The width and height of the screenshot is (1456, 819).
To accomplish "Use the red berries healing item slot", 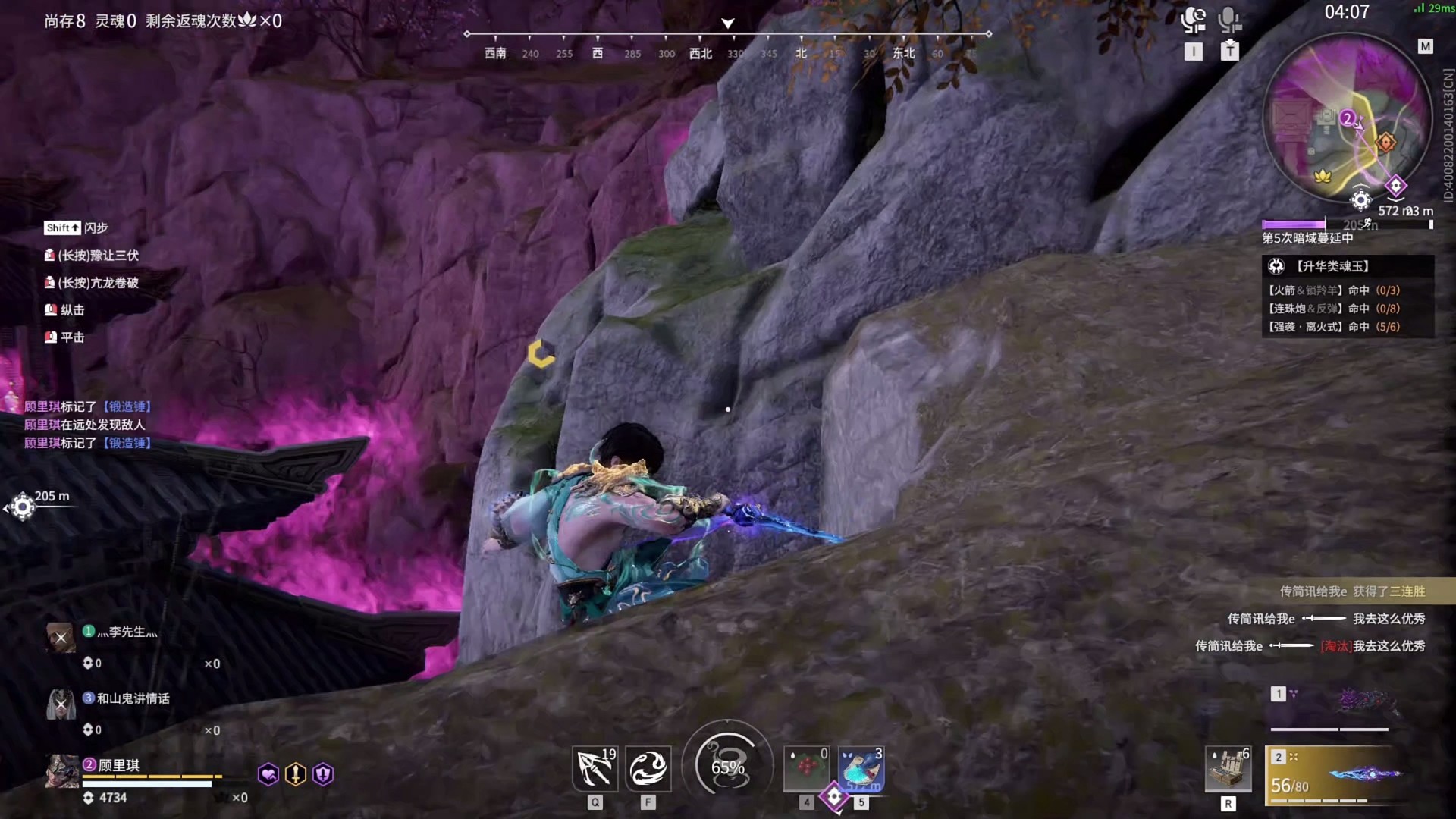I will click(806, 769).
